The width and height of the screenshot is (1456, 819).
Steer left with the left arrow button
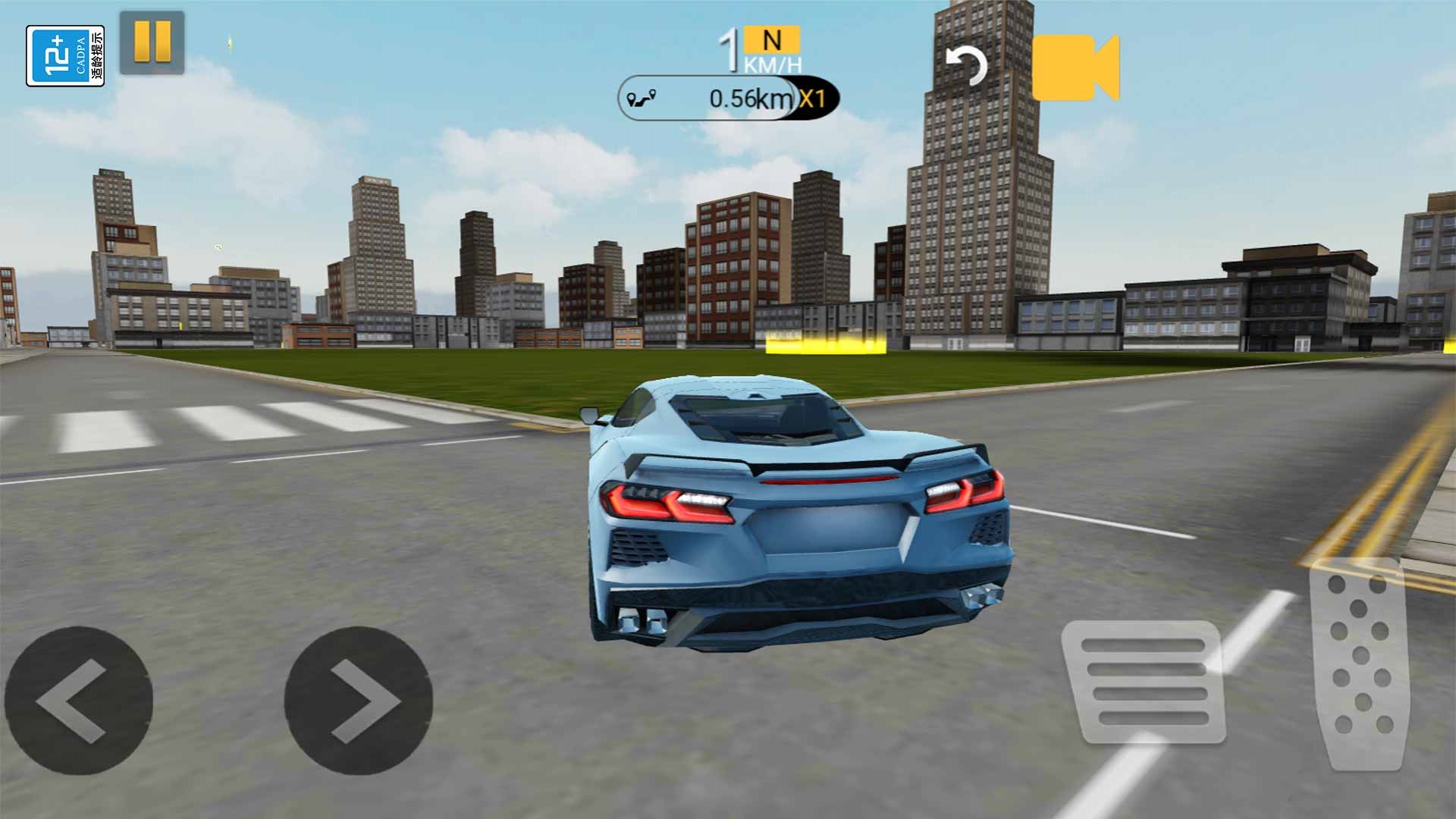[78, 701]
